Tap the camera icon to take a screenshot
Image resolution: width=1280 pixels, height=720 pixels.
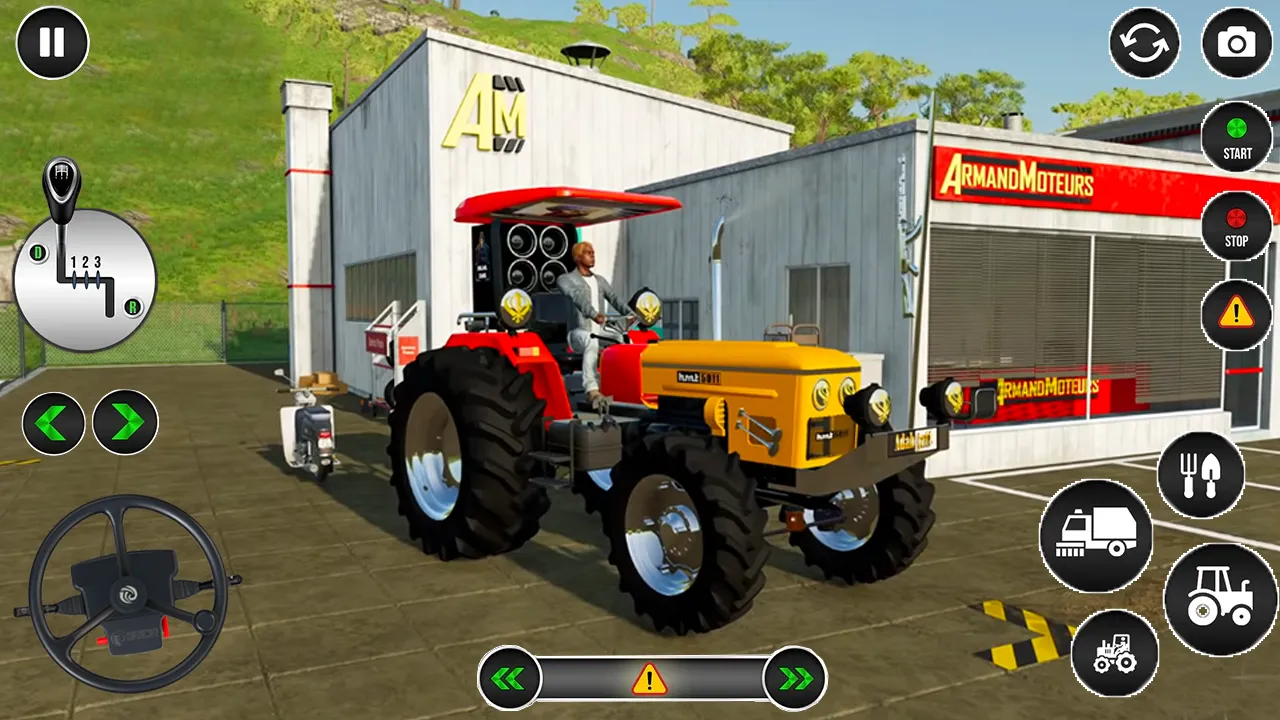(x=1237, y=43)
